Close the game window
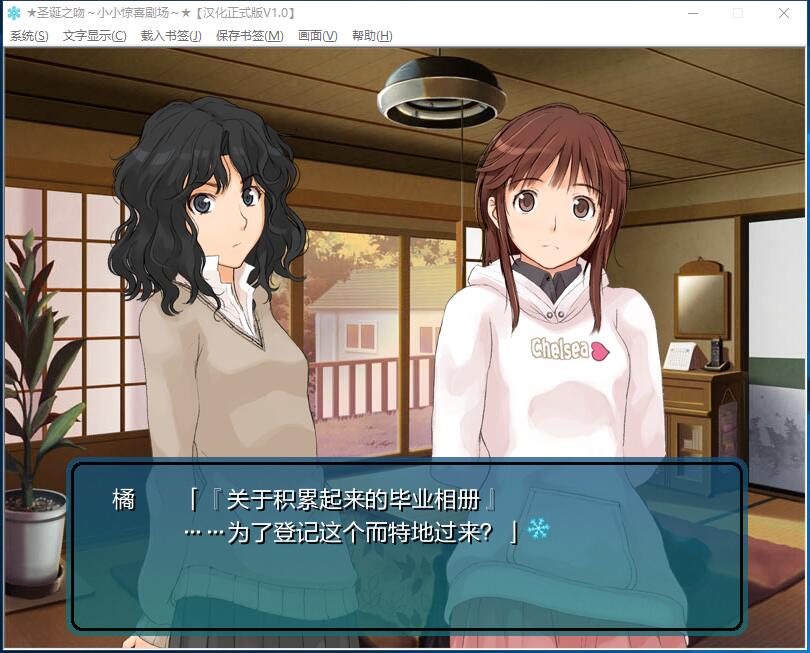This screenshot has width=810, height=653. (784, 13)
